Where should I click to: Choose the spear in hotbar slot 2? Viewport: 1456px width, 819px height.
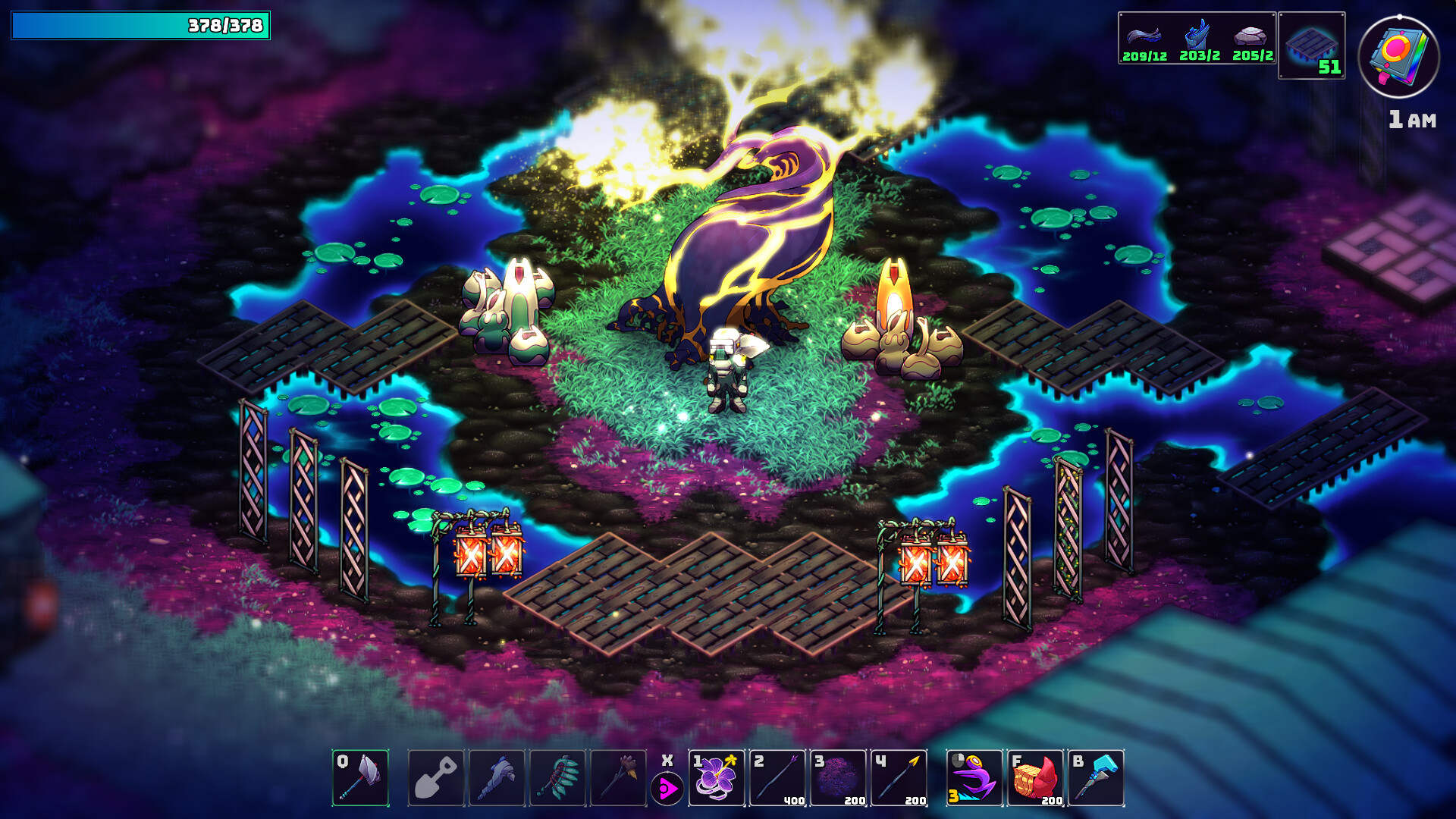coord(778,783)
